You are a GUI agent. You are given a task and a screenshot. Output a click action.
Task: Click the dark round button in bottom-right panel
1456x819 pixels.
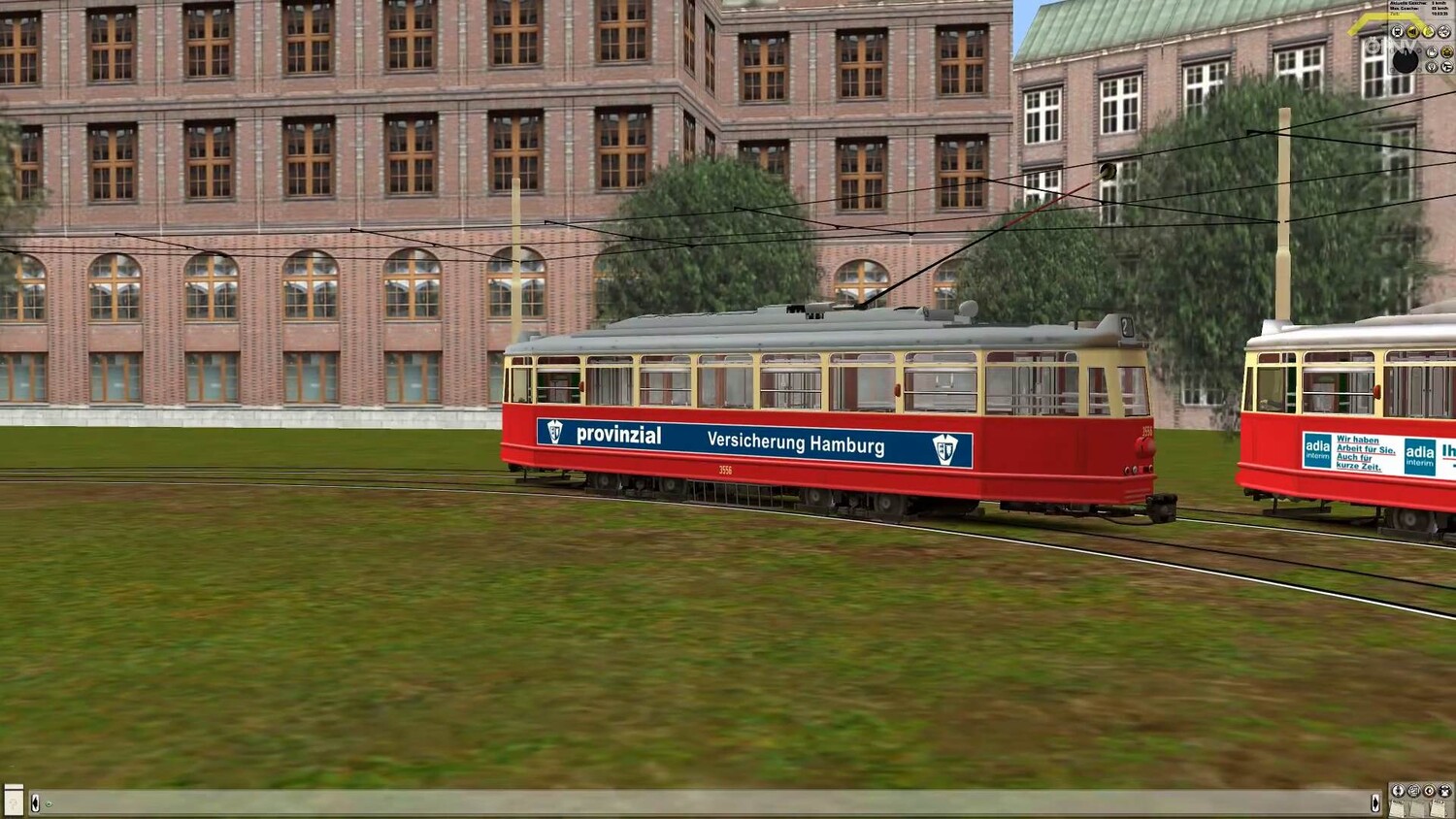click(x=1445, y=791)
